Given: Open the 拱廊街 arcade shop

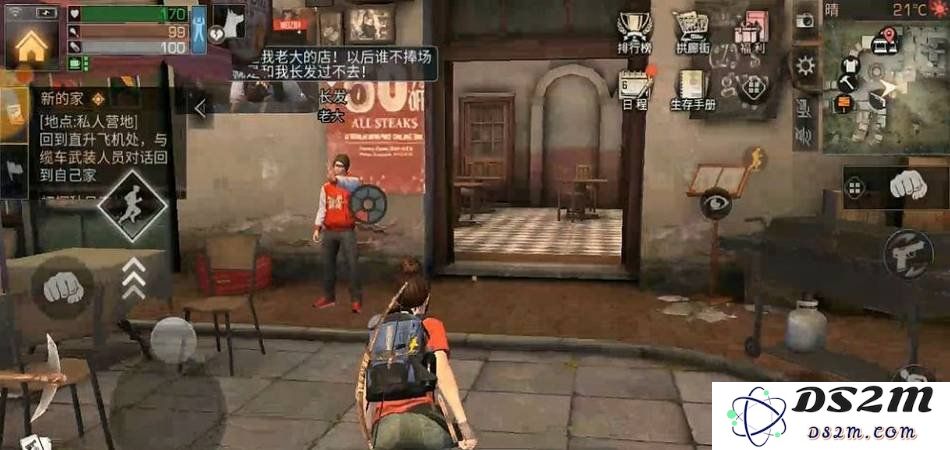Looking at the screenshot, I should 691,31.
